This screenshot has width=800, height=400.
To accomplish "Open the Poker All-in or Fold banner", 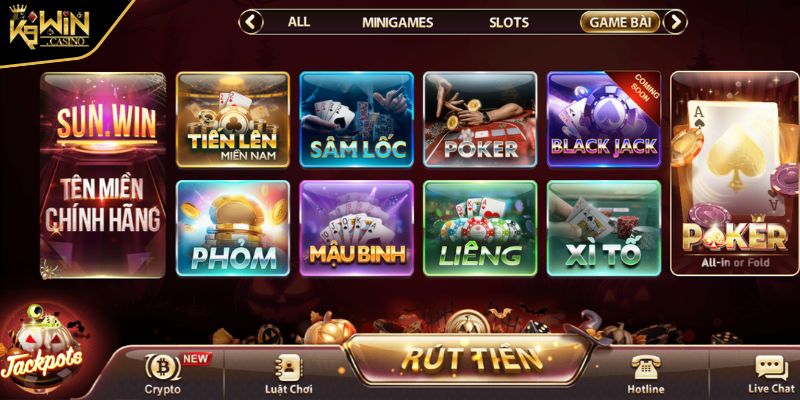I will (x=734, y=173).
